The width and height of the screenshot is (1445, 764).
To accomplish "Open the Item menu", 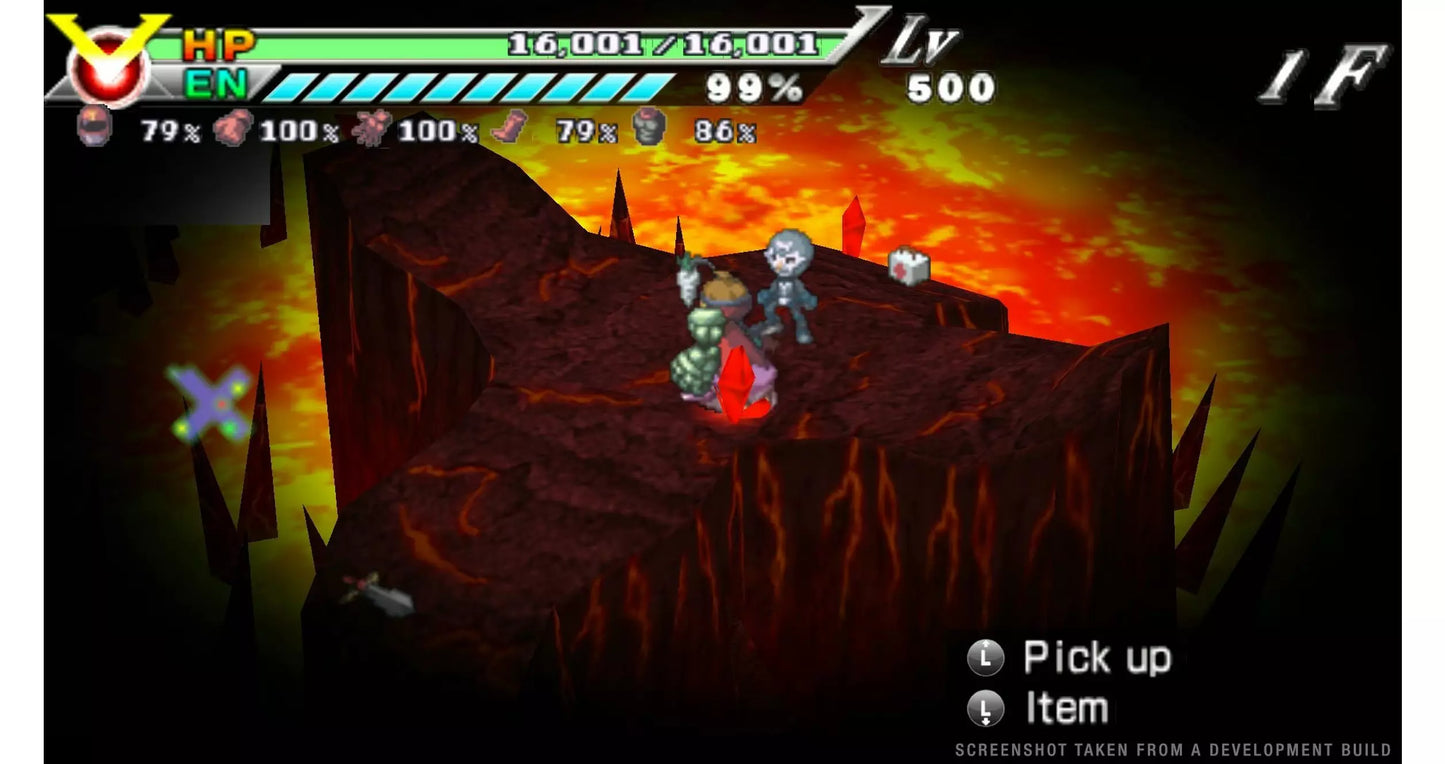I will click(1066, 708).
